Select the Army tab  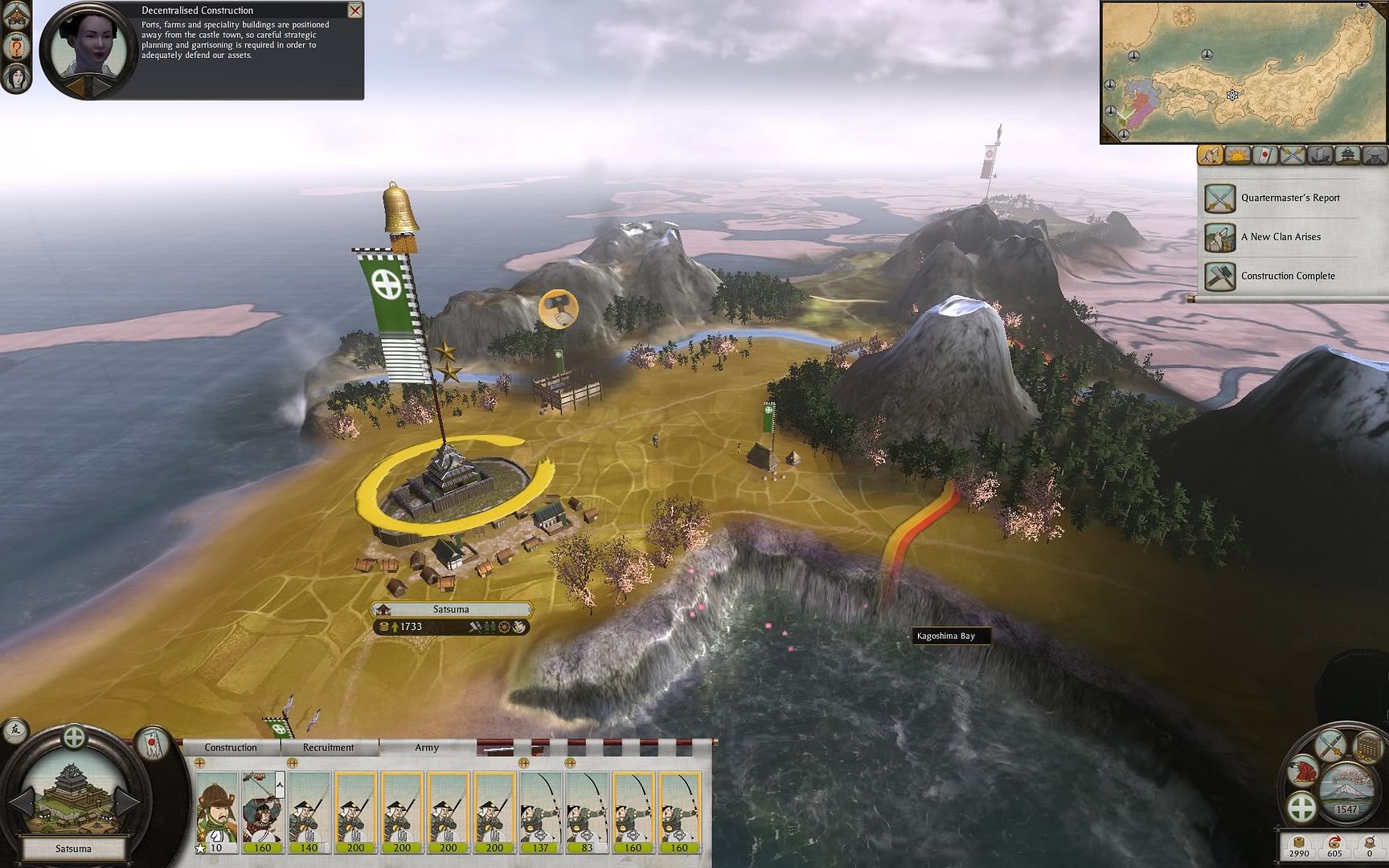coord(427,747)
